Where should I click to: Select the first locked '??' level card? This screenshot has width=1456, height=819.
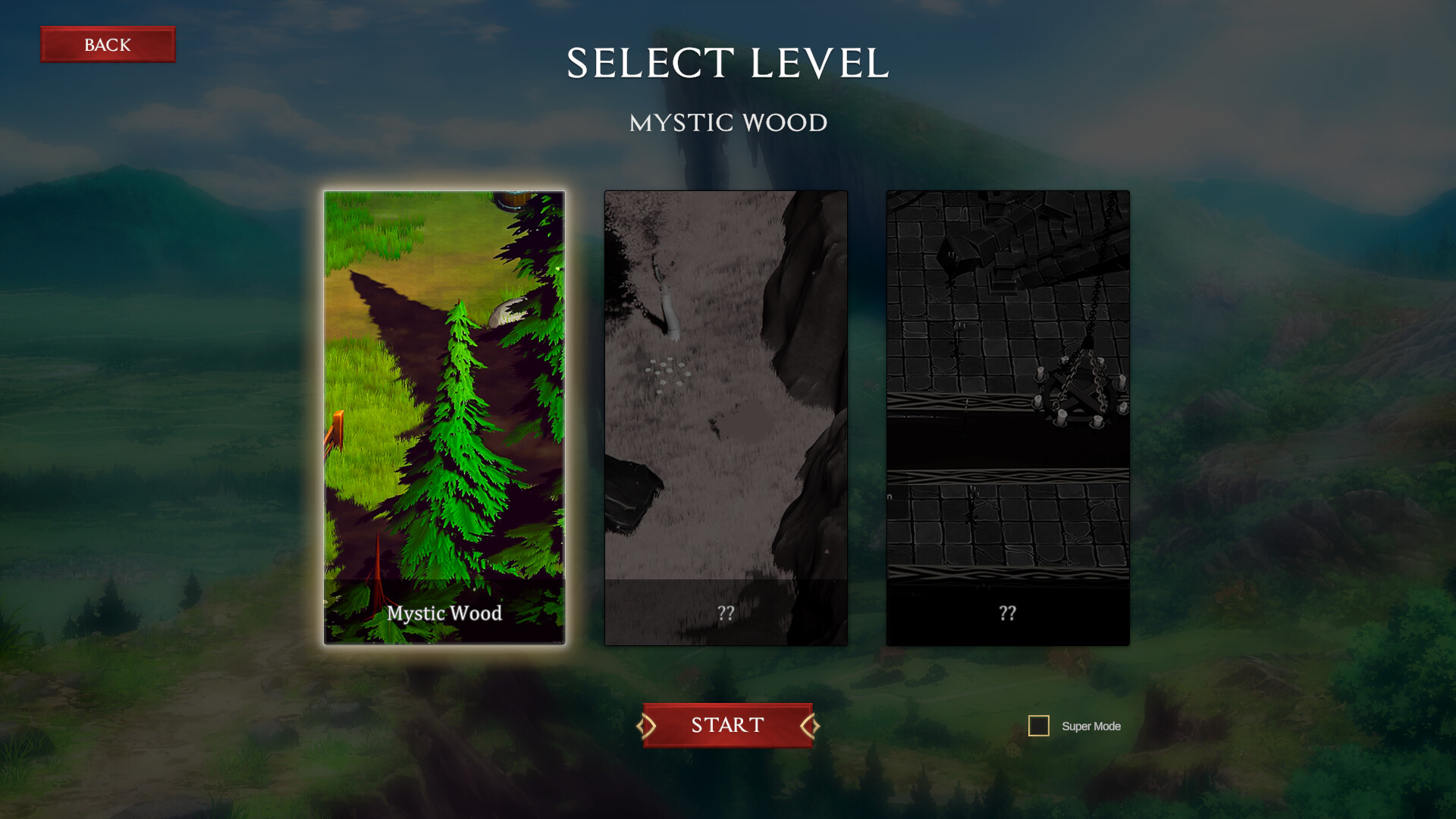click(x=726, y=417)
